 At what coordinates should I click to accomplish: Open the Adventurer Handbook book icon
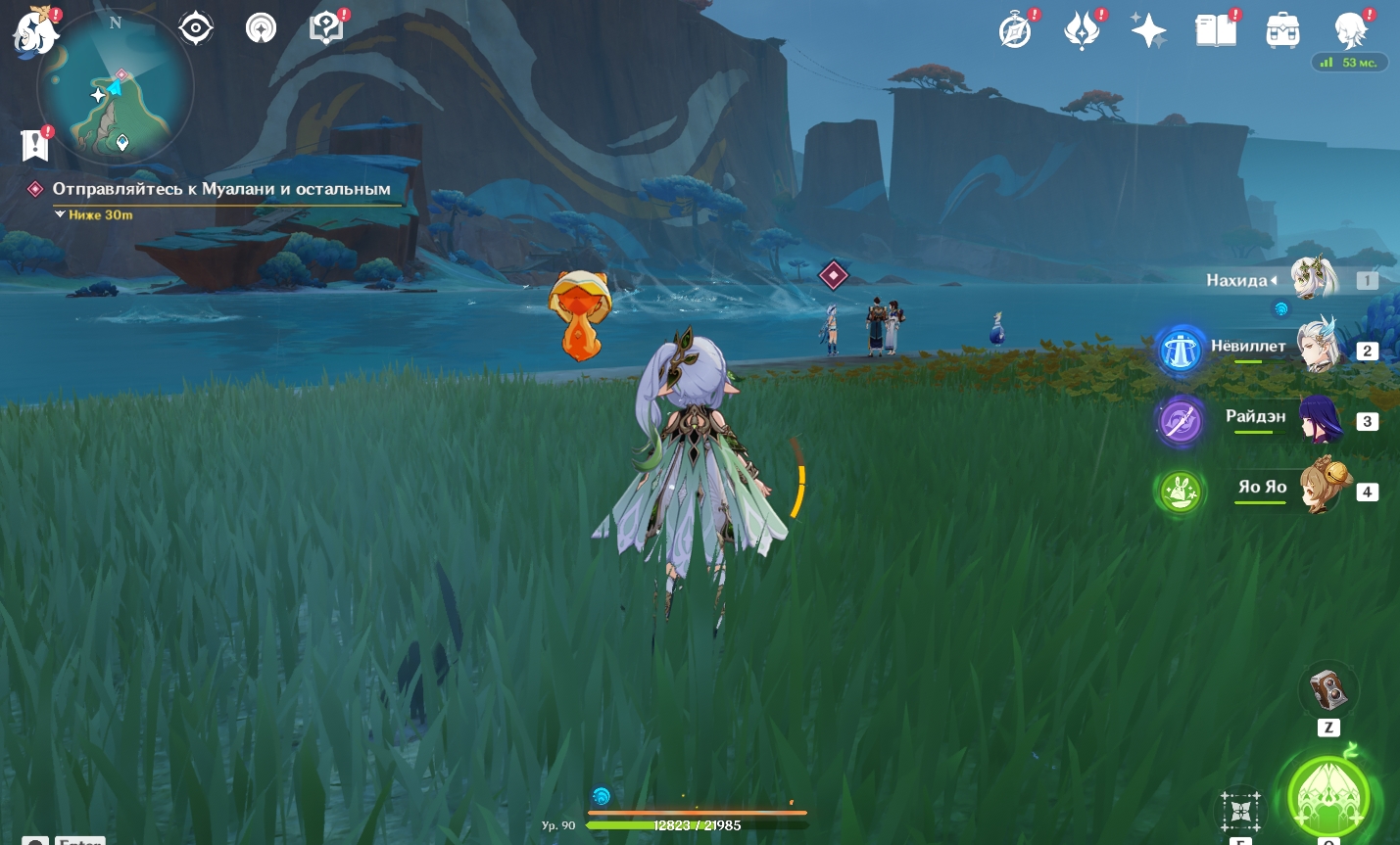pos(1216,30)
